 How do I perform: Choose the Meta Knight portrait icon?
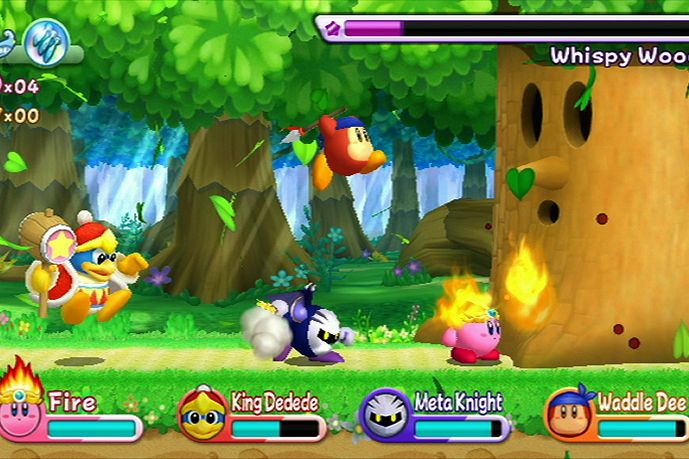[x=385, y=414]
